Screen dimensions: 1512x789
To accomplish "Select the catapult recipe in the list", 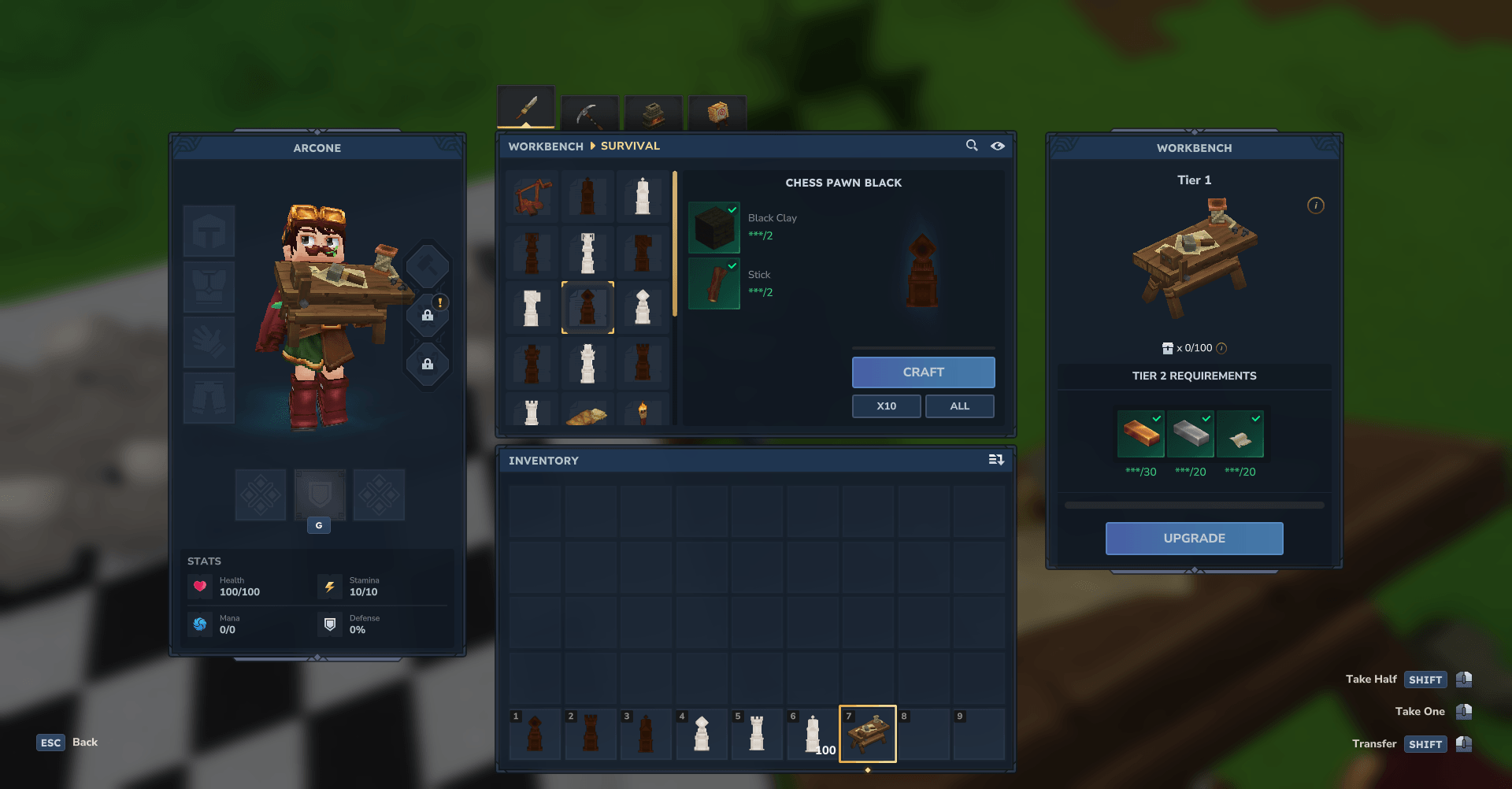I will click(x=532, y=196).
